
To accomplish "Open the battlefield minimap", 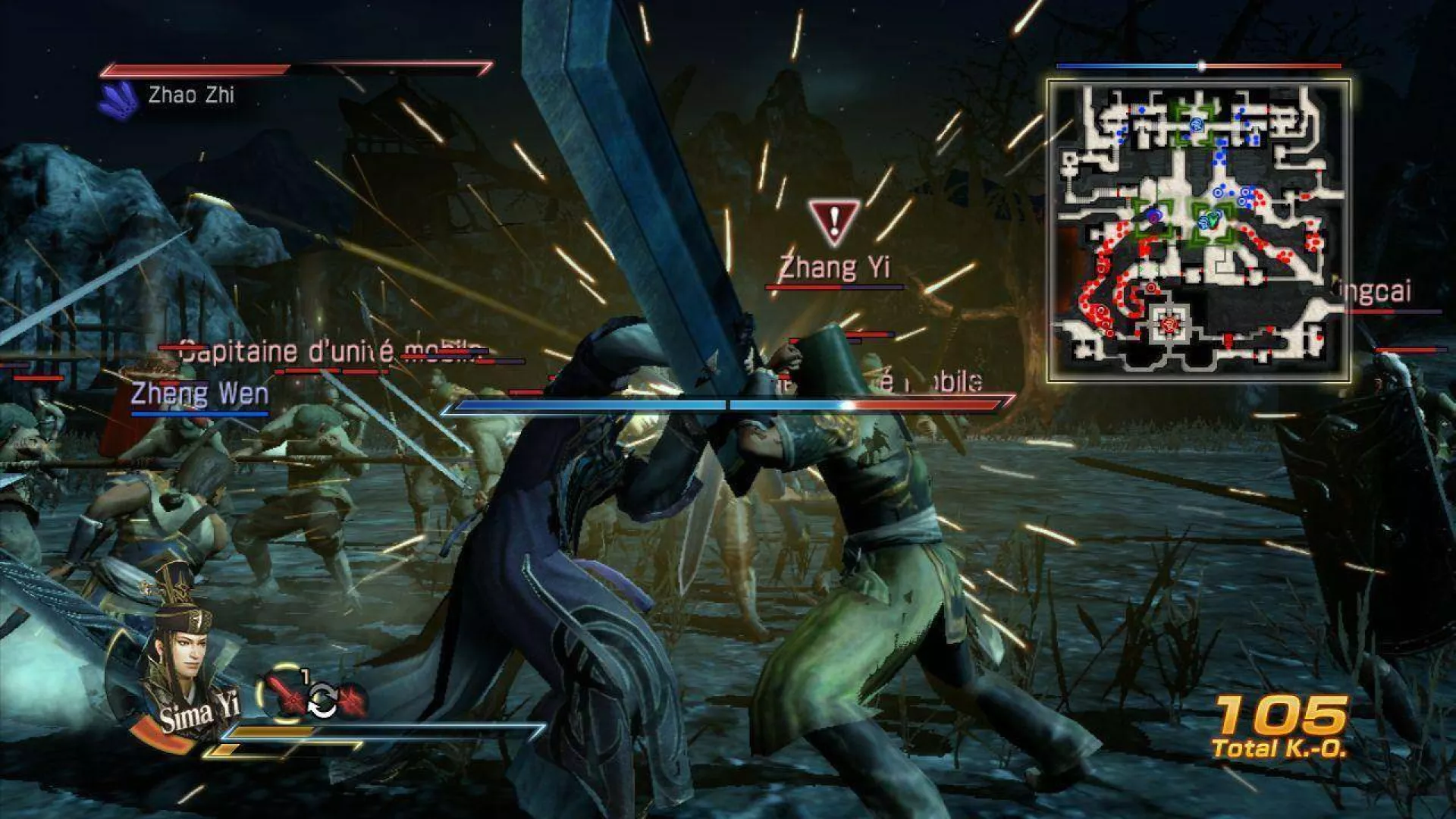I will (1198, 230).
